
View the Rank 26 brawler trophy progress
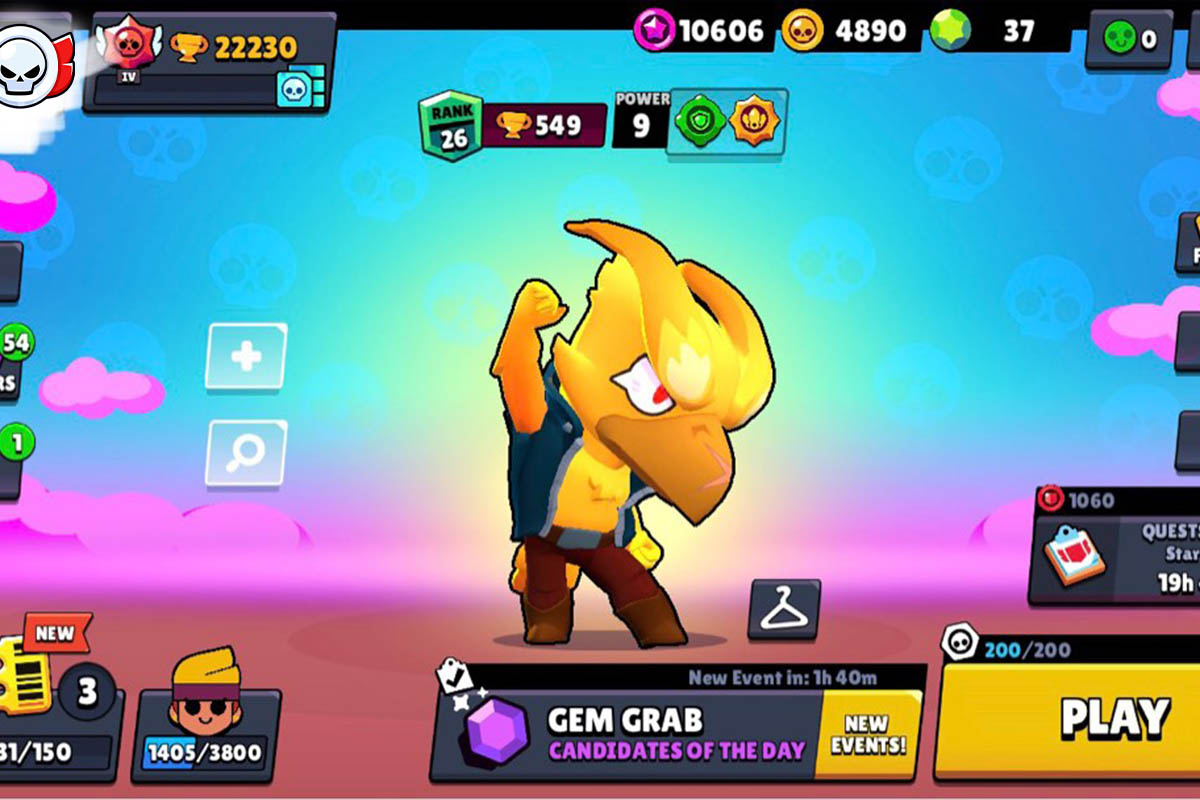tap(513, 126)
